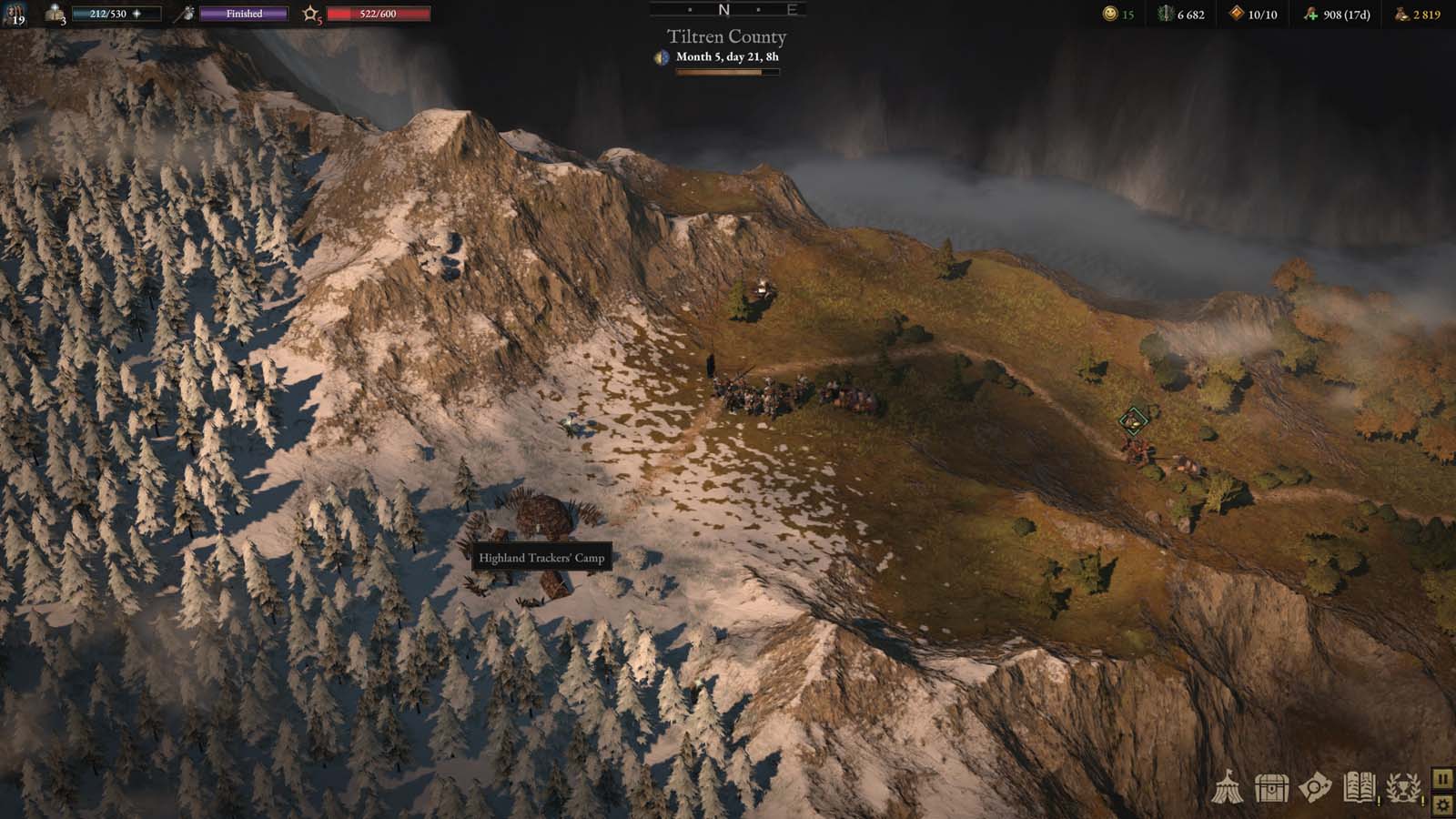Click the renown star icon
This screenshot has width=1456, height=819.
click(x=310, y=14)
